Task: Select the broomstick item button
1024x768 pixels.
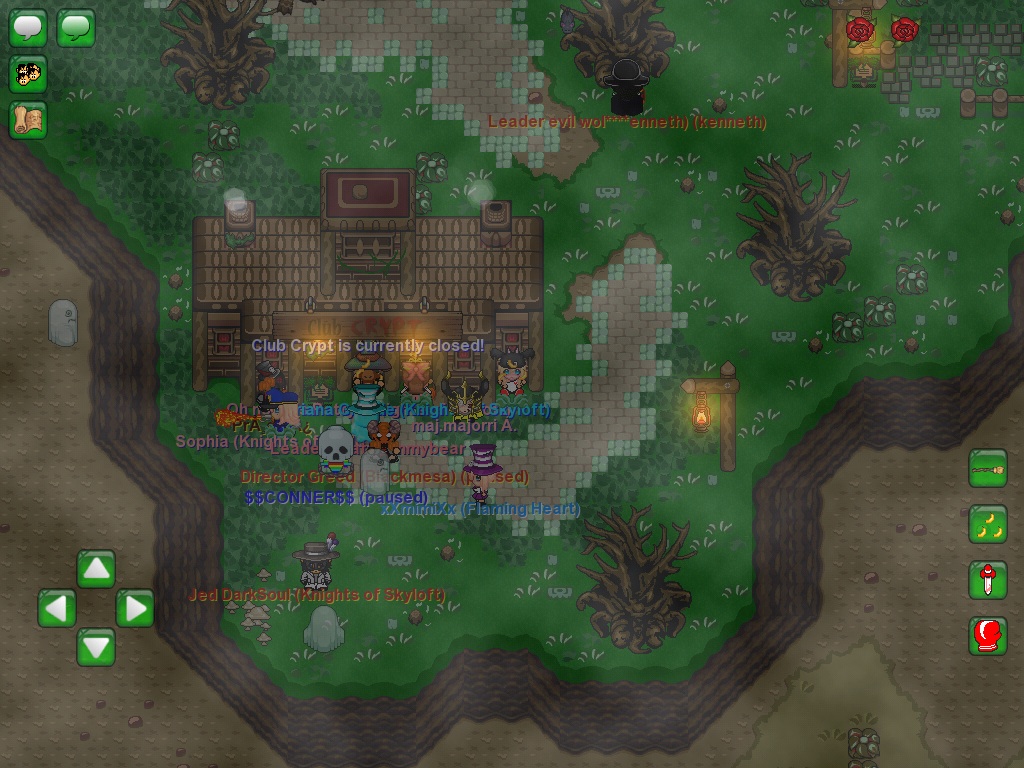Action: point(987,469)
